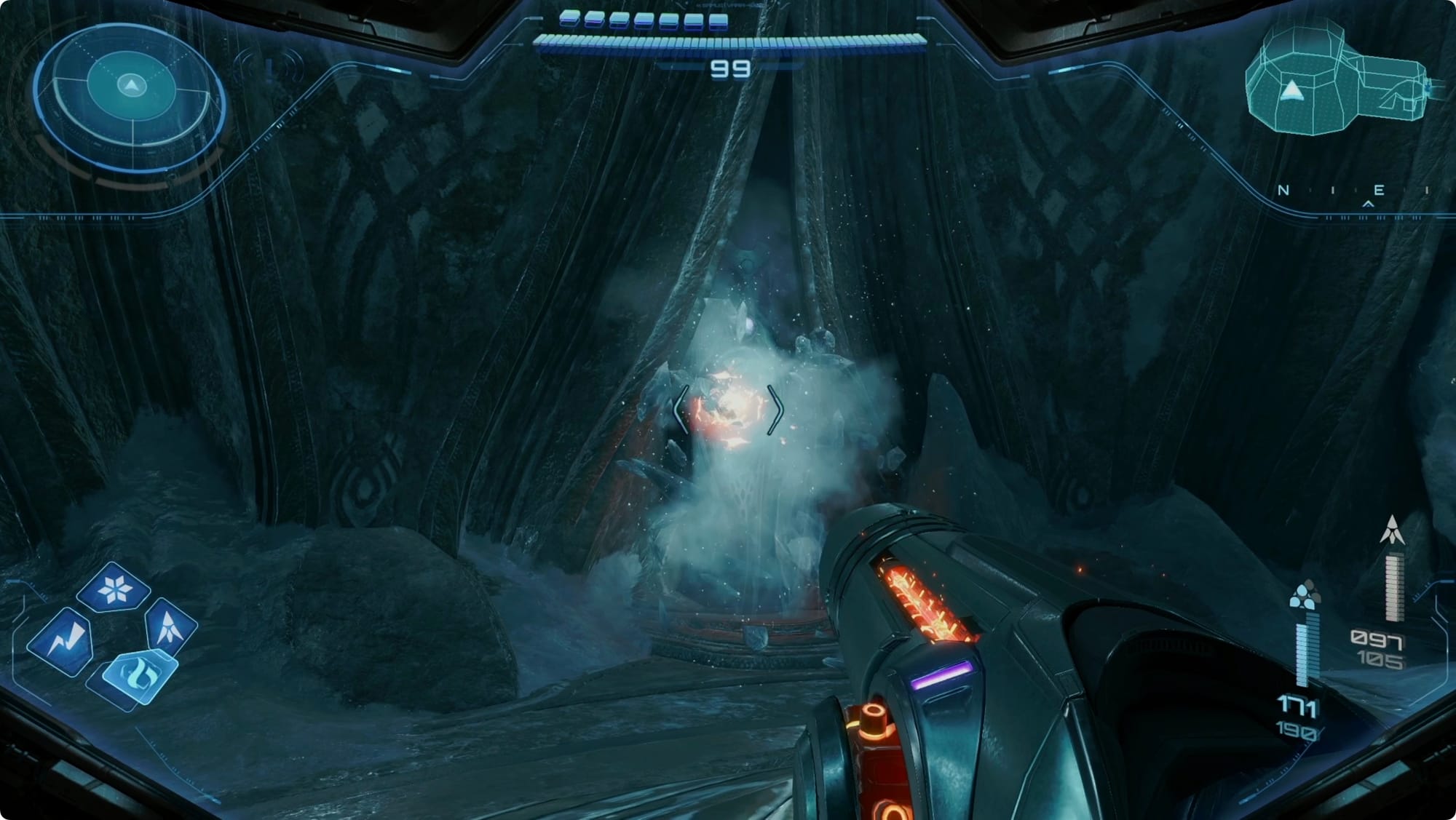The image size is (1456, 820).
Task: Select the snowflake ice shot icon
Action: [x=114, y=588]
